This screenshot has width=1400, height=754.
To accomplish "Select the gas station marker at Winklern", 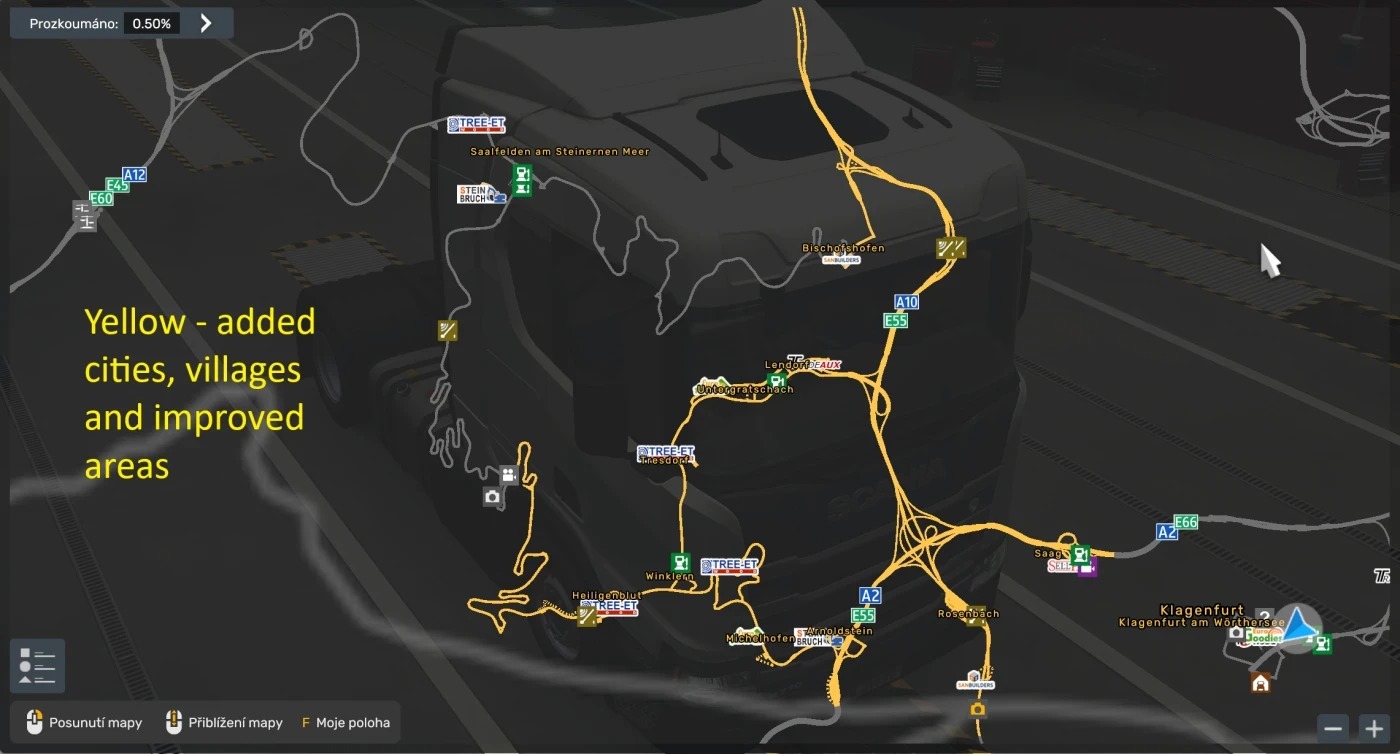I will point(680,562).
